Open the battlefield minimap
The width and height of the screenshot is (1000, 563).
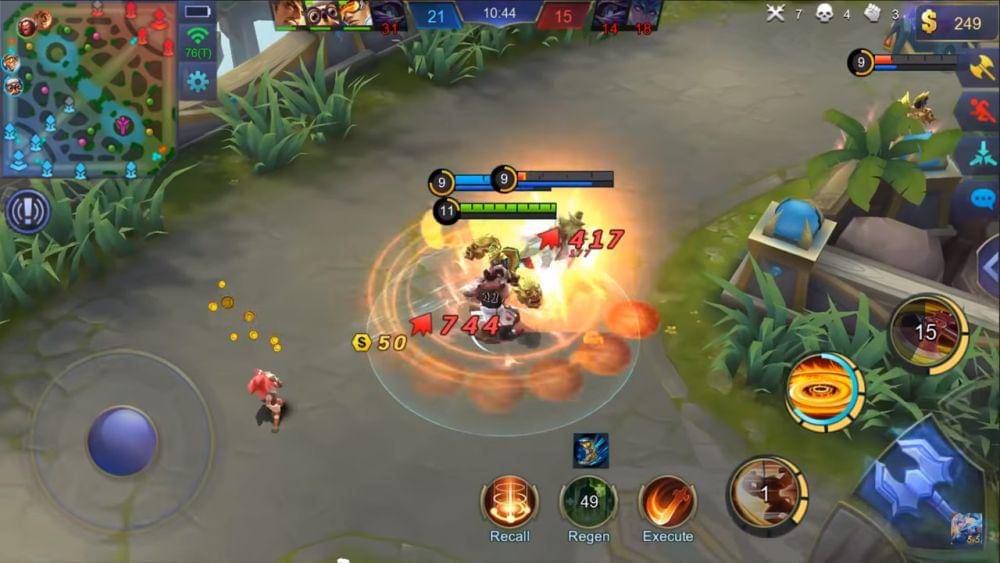click(88, 88)
